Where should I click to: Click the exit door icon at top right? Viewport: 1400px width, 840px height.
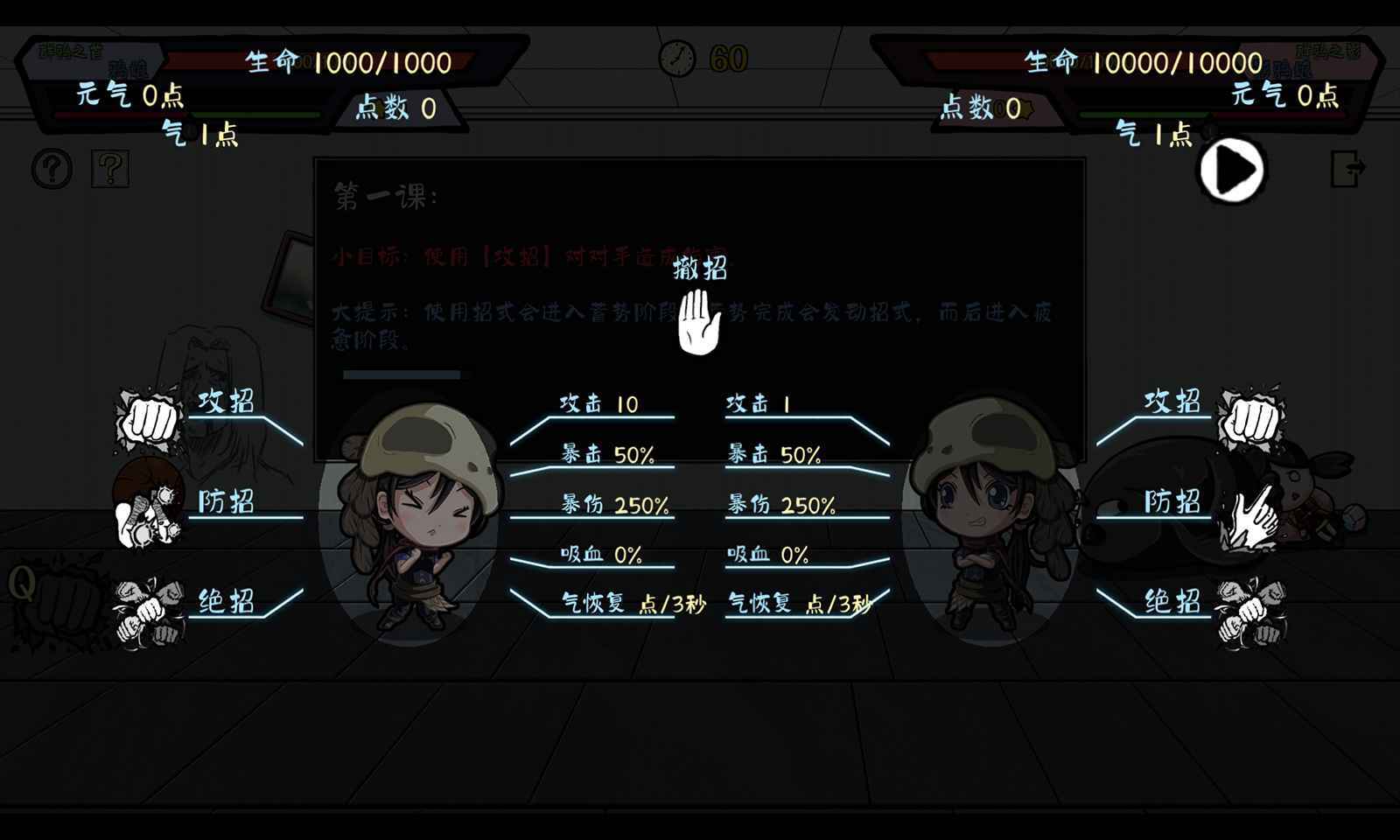1348,166
